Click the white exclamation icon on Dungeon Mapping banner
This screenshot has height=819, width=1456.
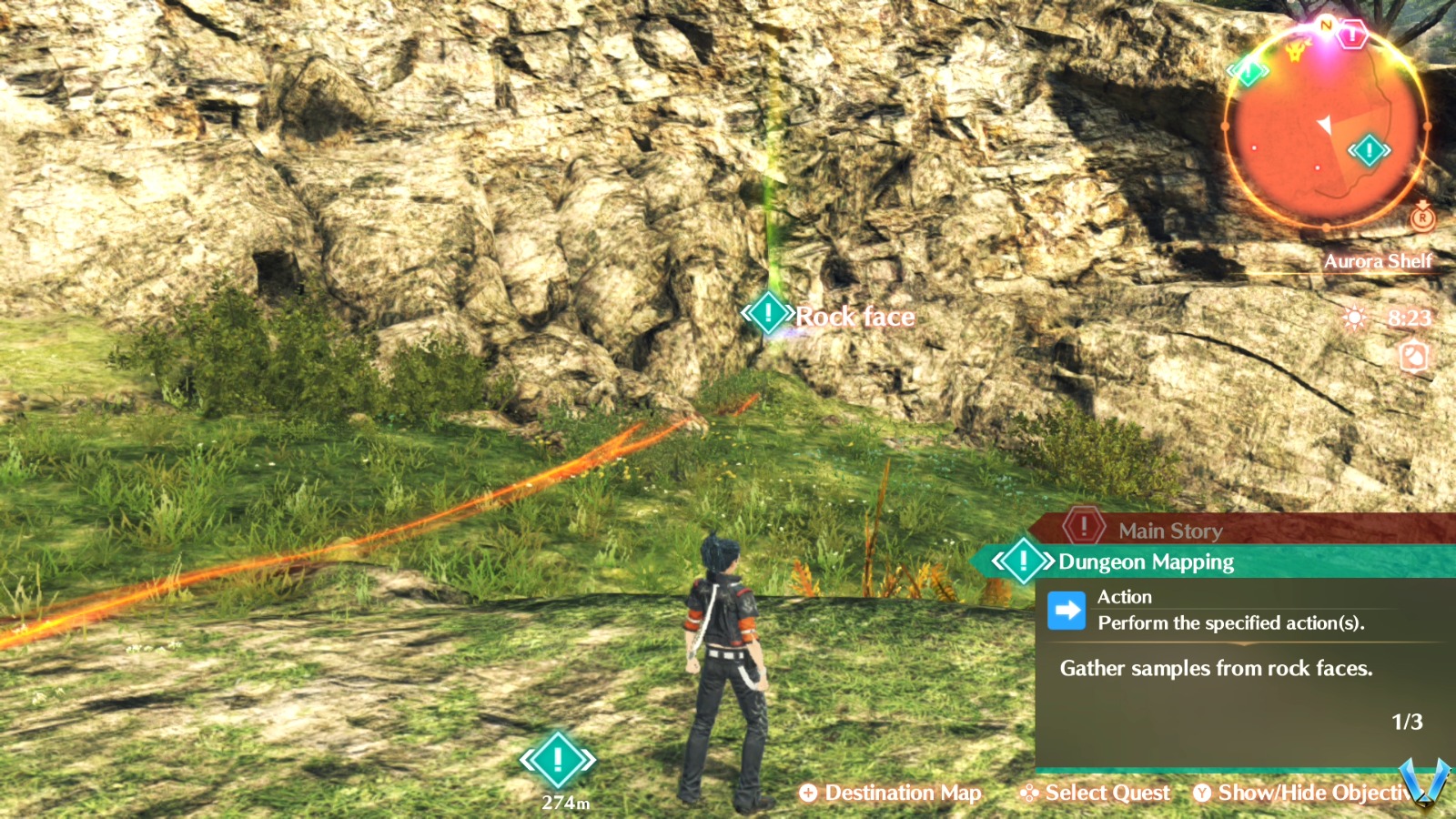pyautogui.click(x=1023, y=561)
